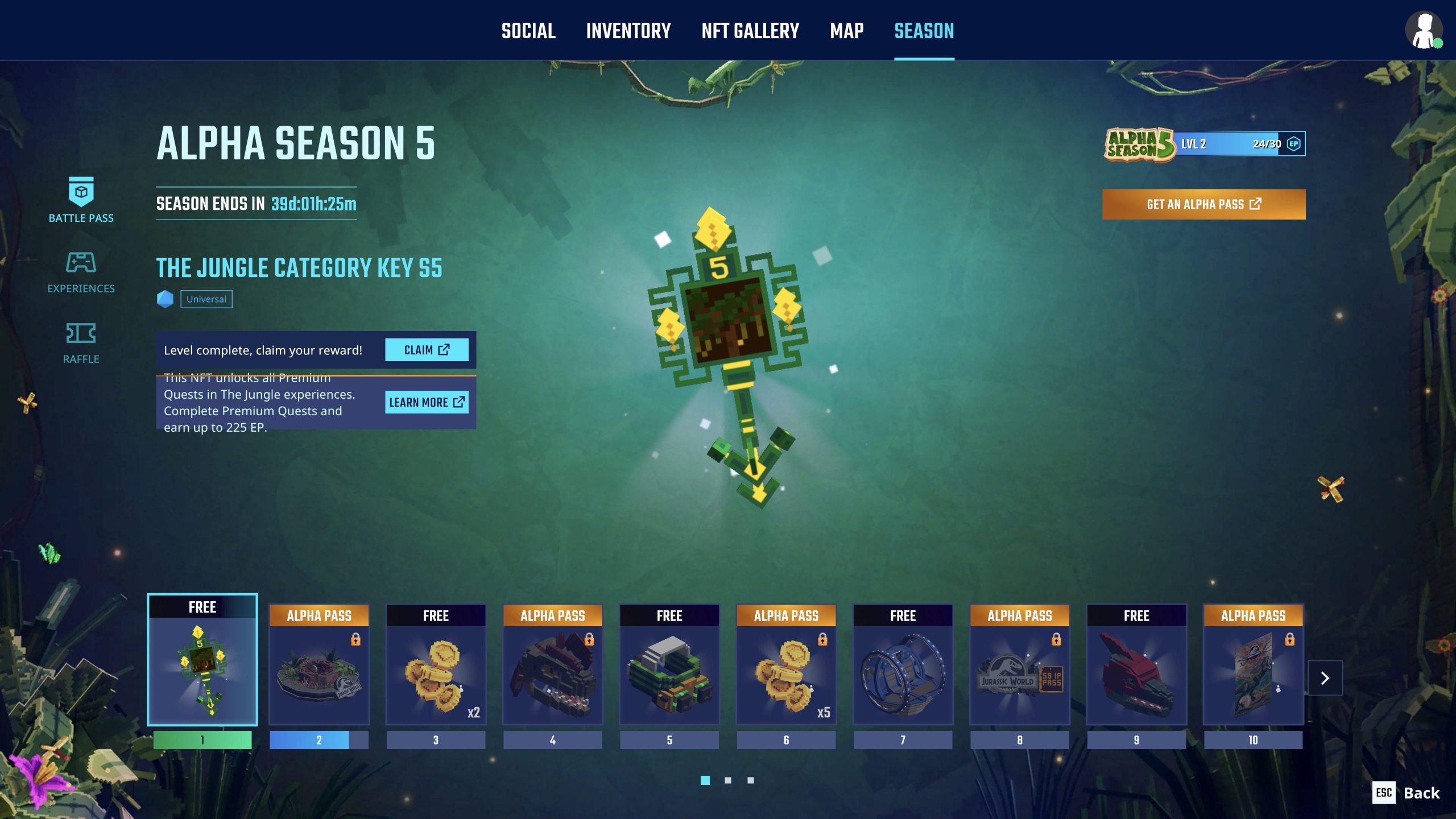Claim the level reward
The image size is (1456, 819).
pyautogui.click(x=427, y=350)
